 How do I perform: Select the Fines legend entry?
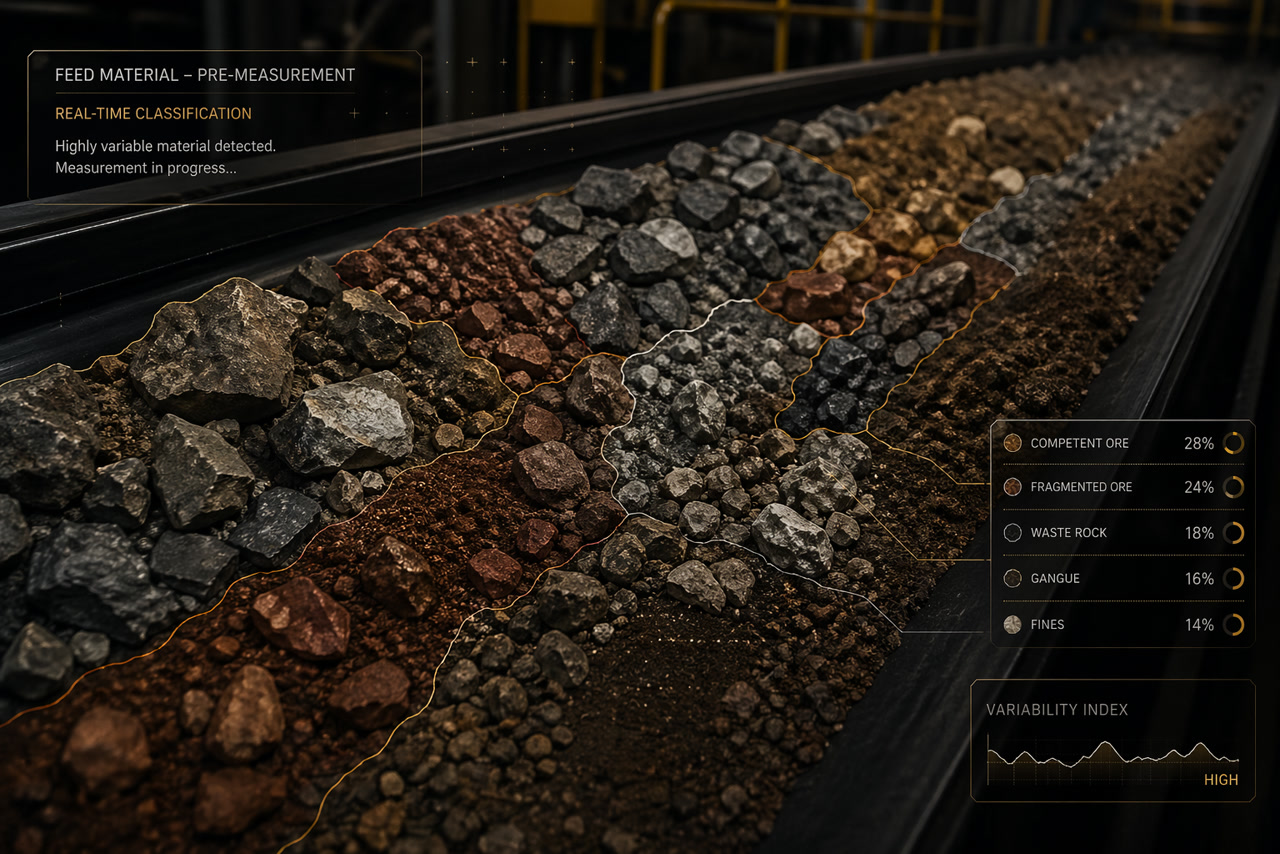click(x=1122, y=625)
